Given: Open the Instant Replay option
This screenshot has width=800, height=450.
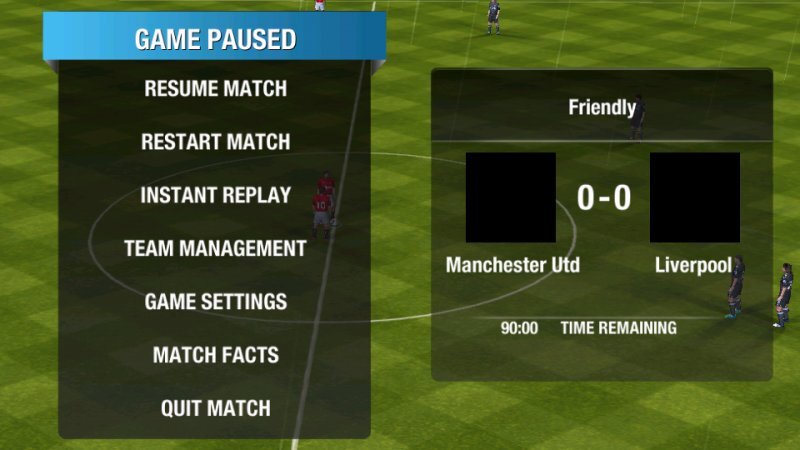Looking at the screenshot, I should [x=215, y=195].
